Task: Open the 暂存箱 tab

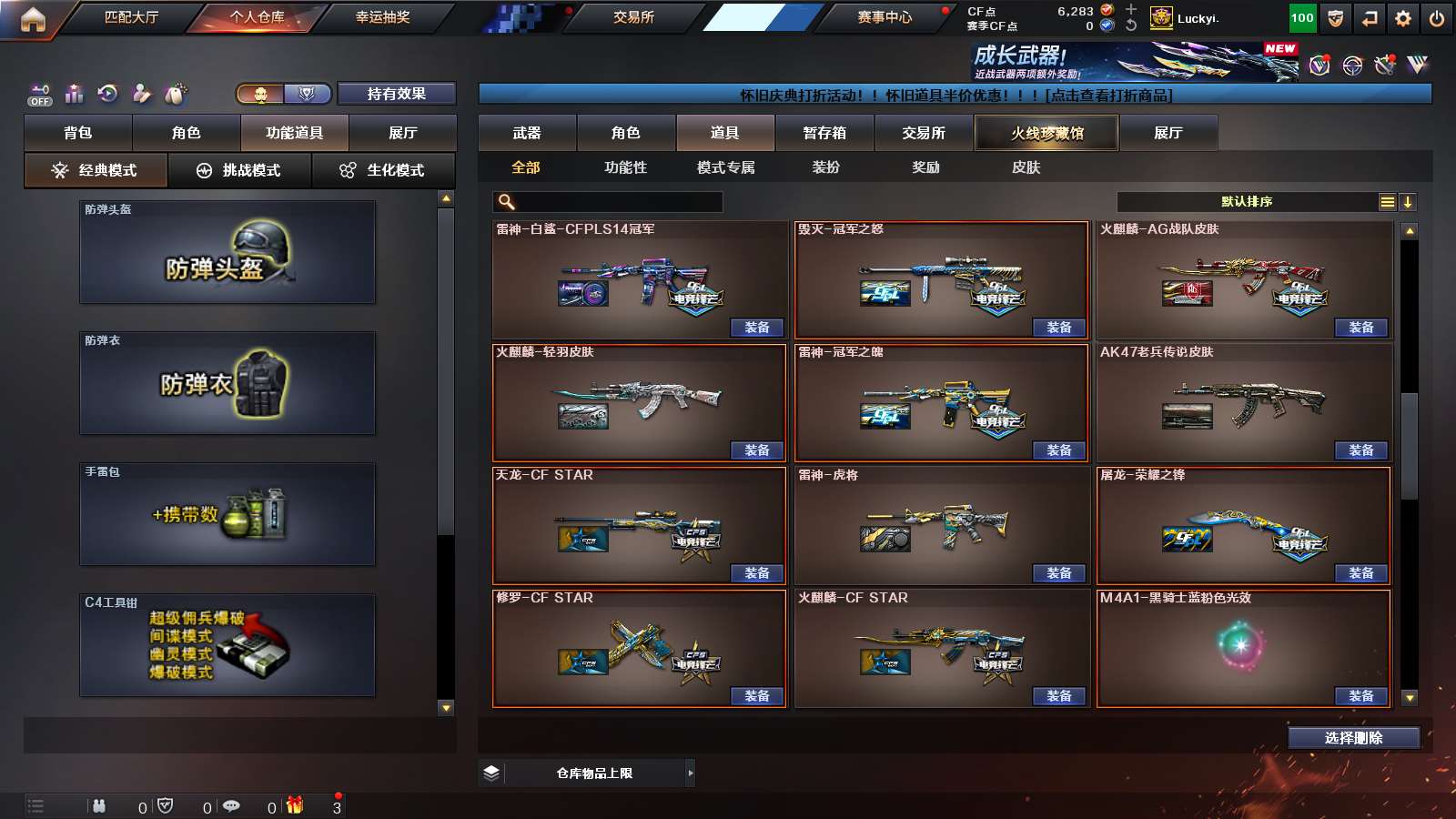Action: pyautogui.click(x=824, y=133)
